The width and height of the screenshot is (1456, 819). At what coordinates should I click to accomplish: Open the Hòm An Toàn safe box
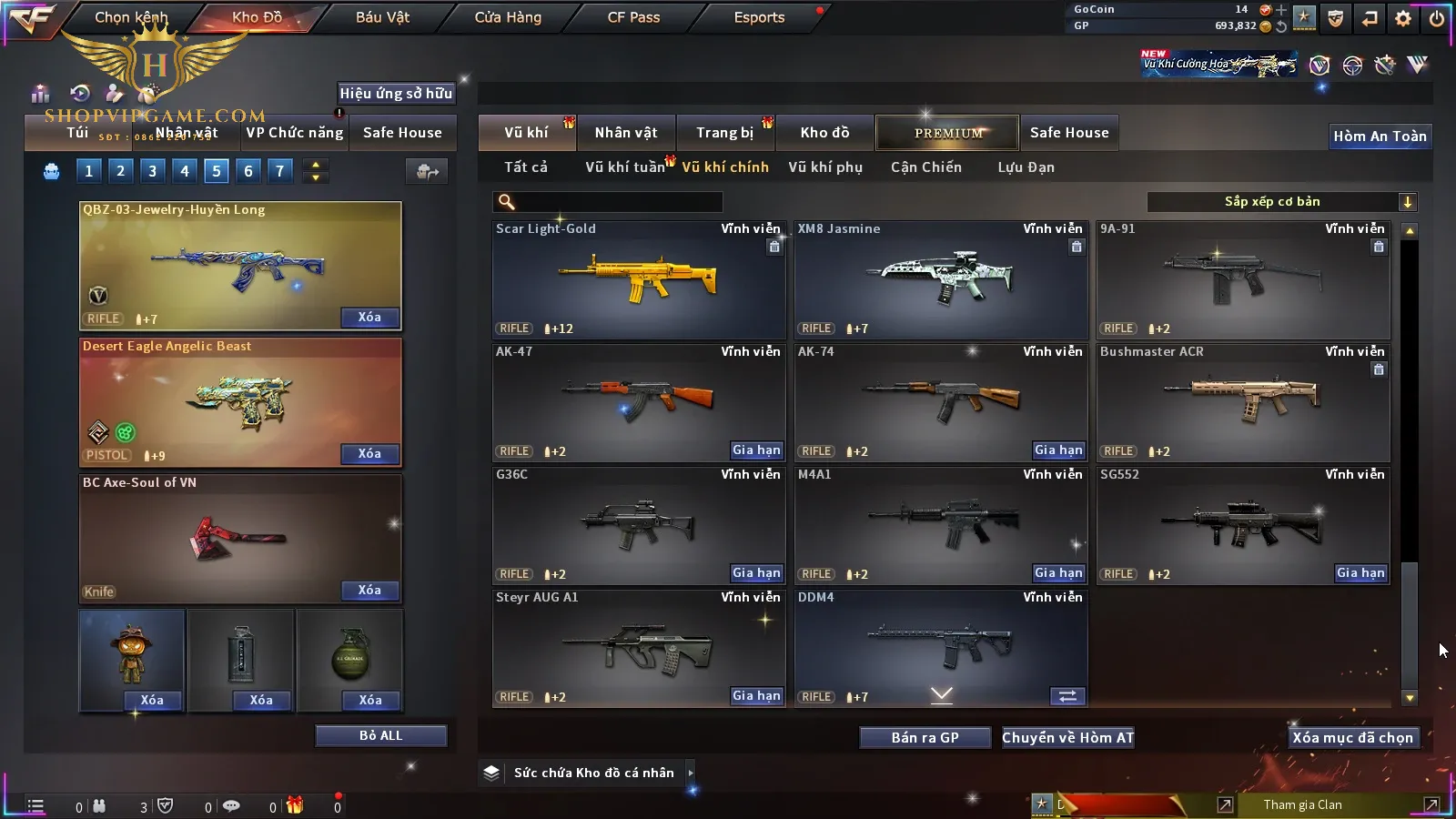[1380, 136]
